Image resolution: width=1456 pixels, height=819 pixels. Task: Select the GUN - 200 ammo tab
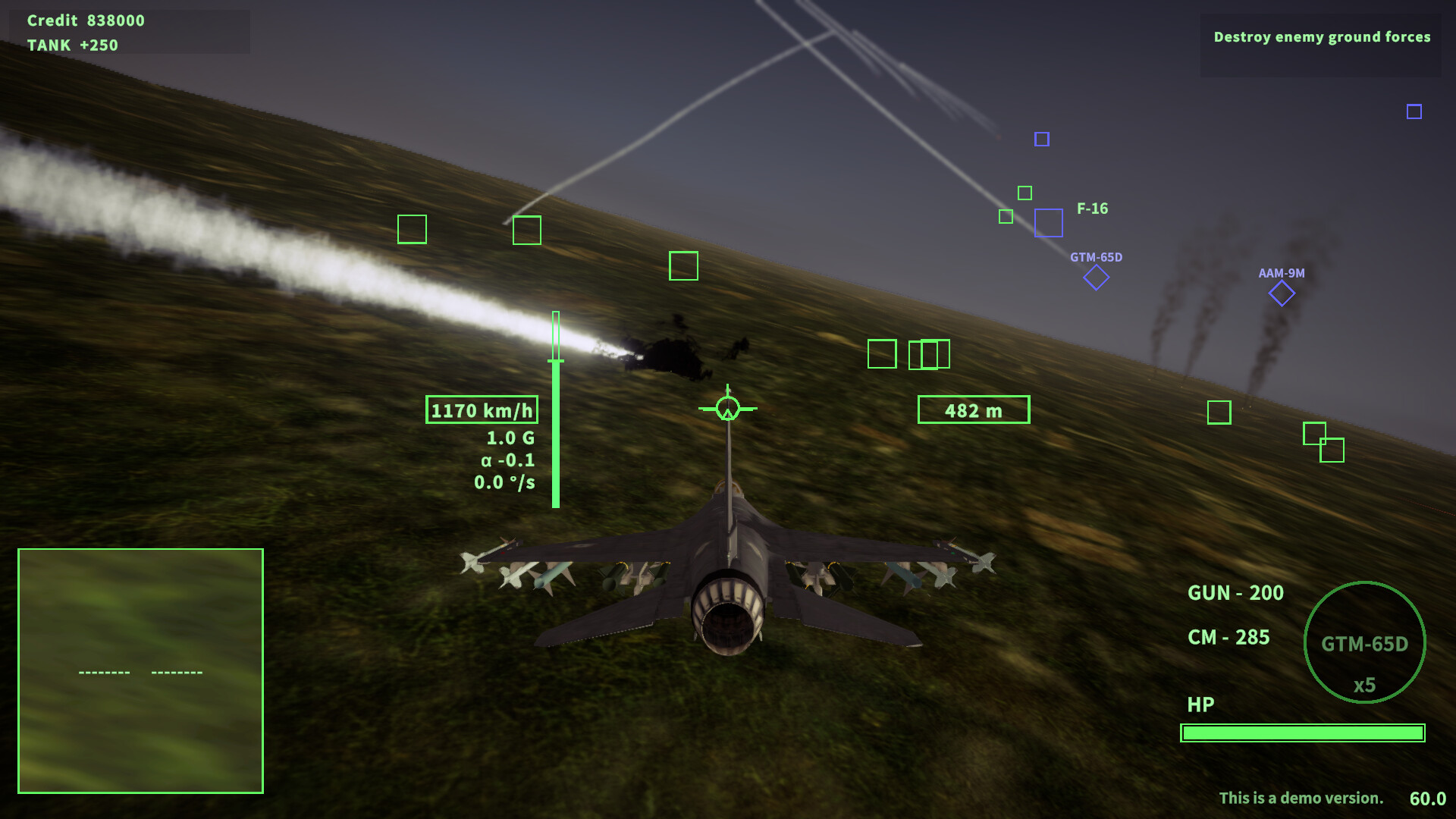1235,594
